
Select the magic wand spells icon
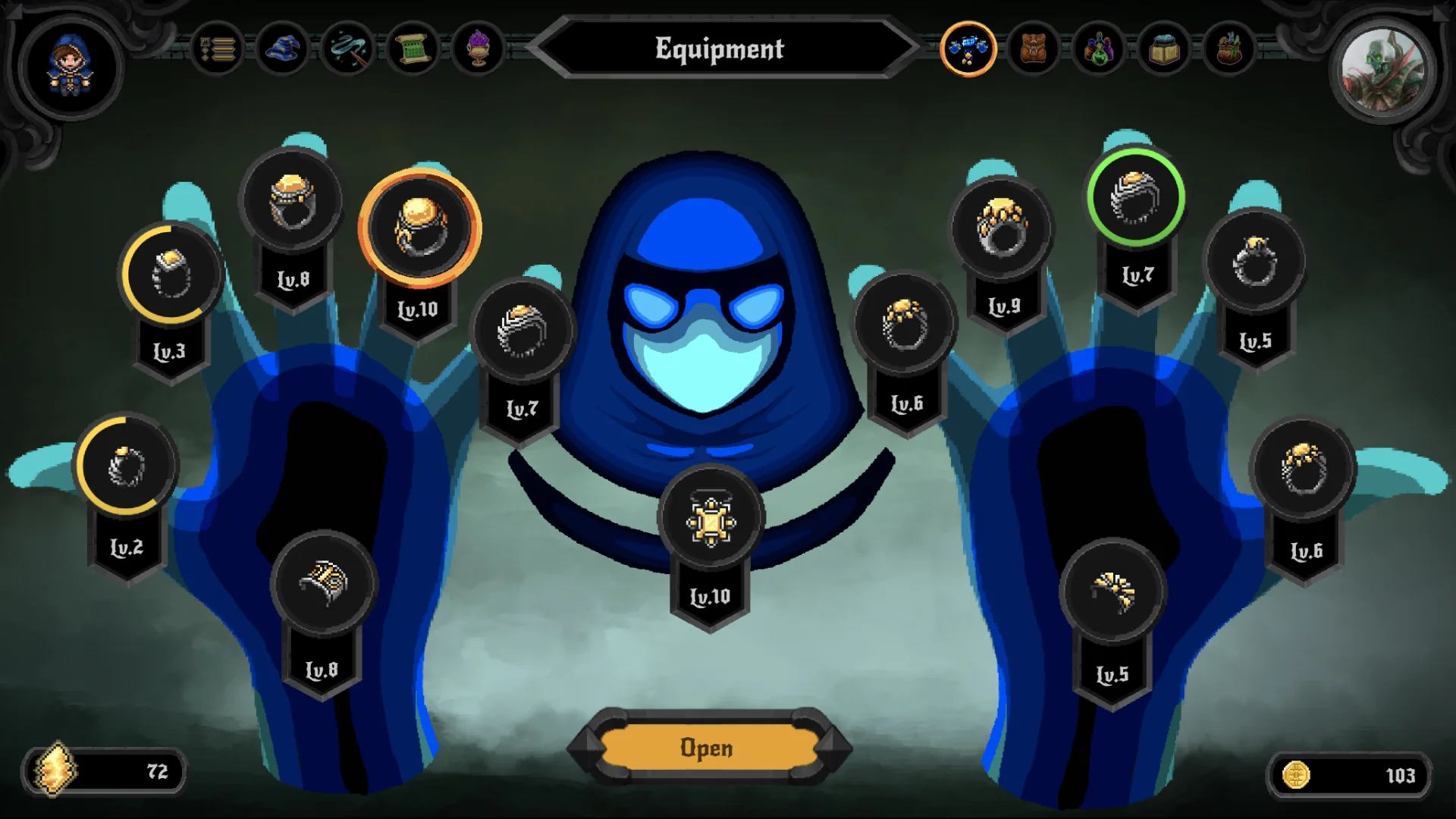pyautogui.click(x=349, y=49)
